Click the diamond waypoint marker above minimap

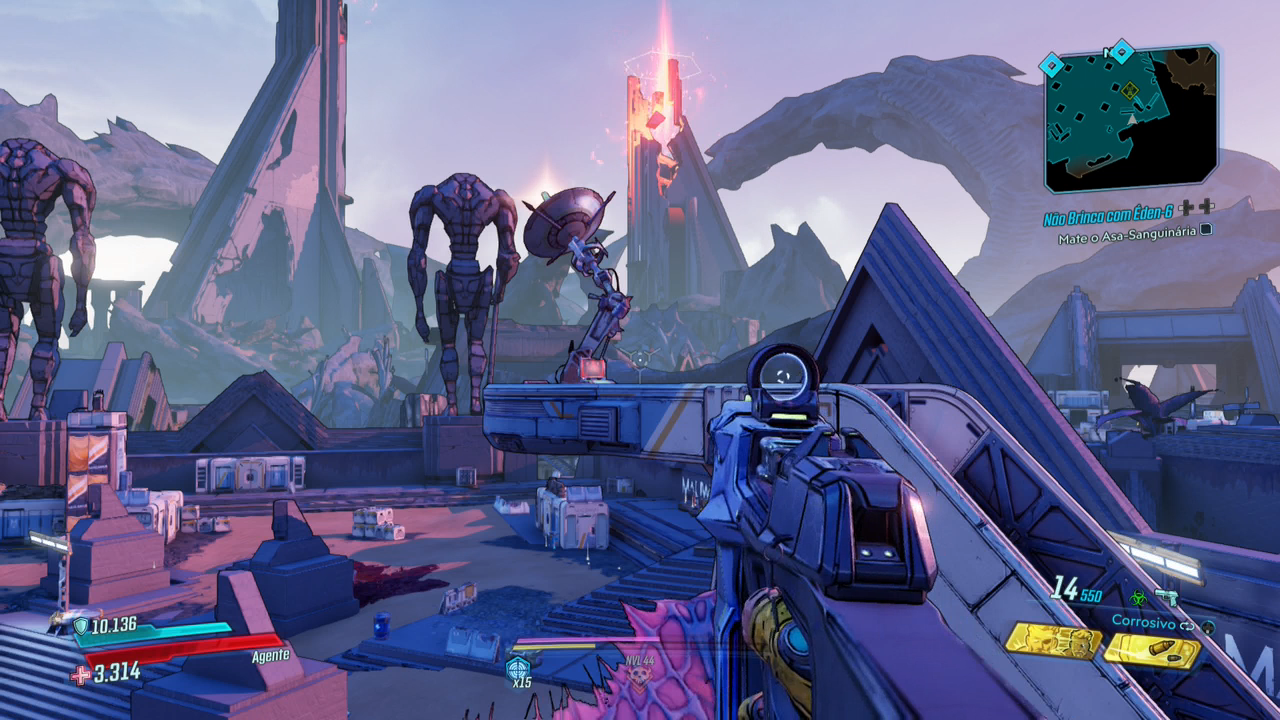coord(1122,49)
